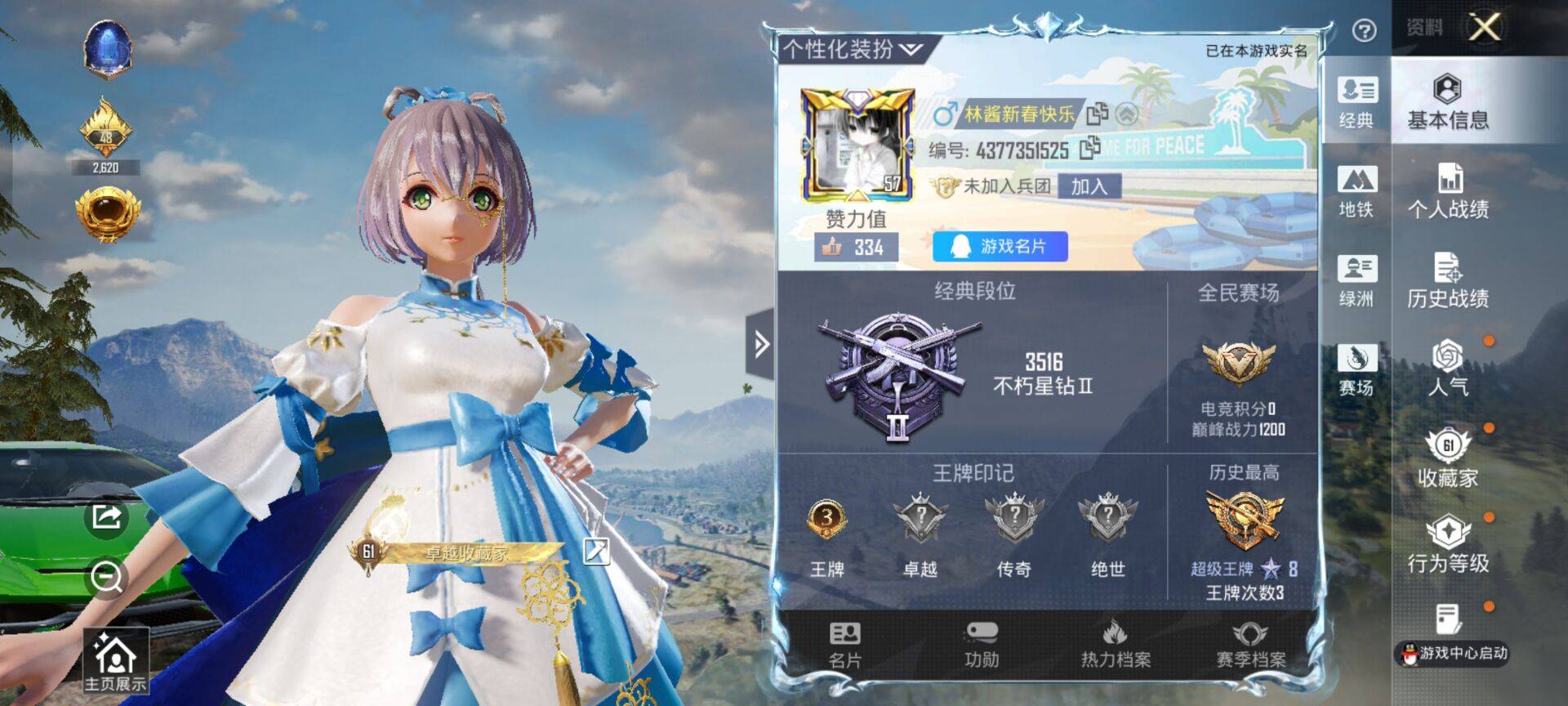1568x706 pixels.
Task: Open the 行为等级 behavior level page
Action: [1448, 545]
